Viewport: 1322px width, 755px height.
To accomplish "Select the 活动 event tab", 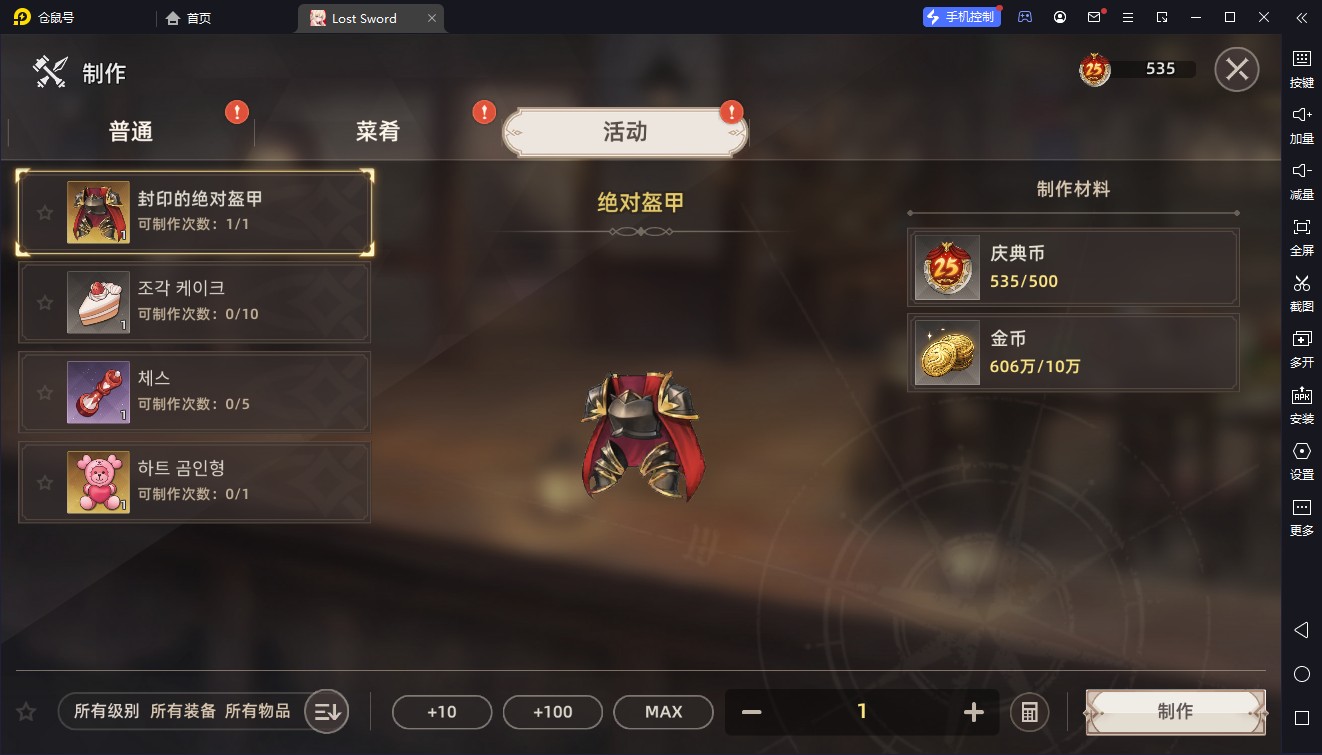I will tap(625, 132).
